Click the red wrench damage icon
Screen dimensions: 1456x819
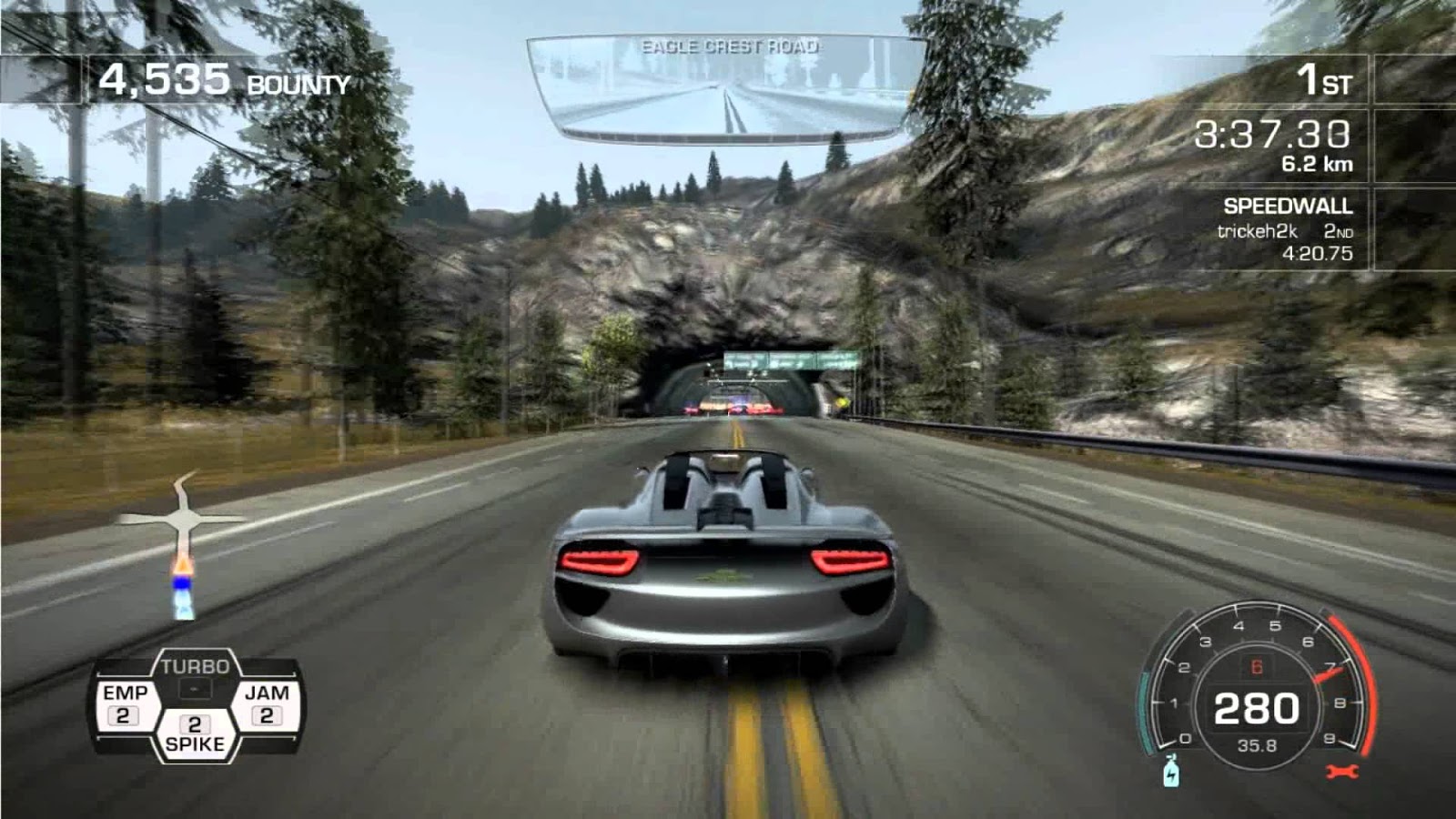point(1342,773)
